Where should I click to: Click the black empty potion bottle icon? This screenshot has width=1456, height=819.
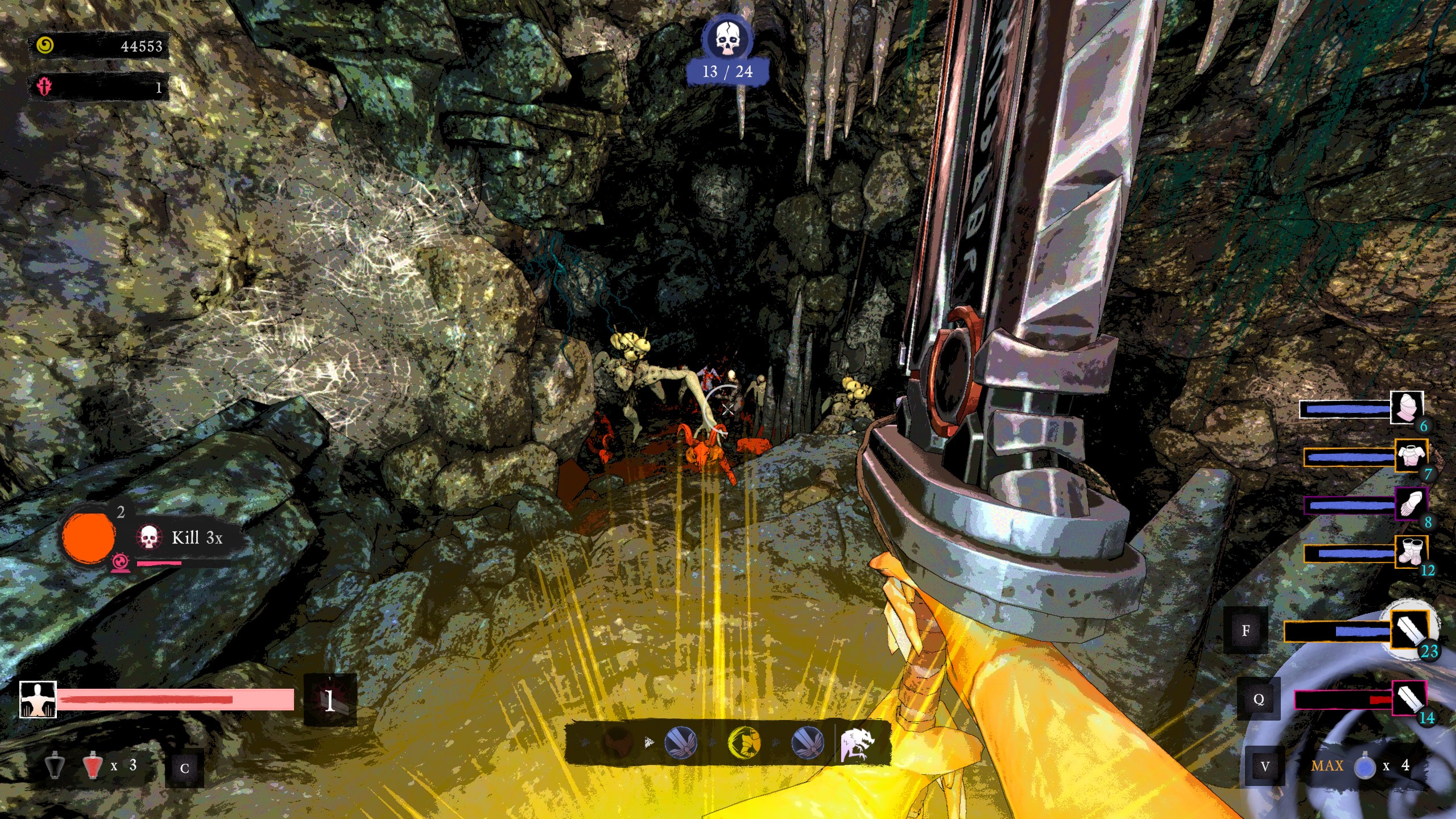point(55,766)
